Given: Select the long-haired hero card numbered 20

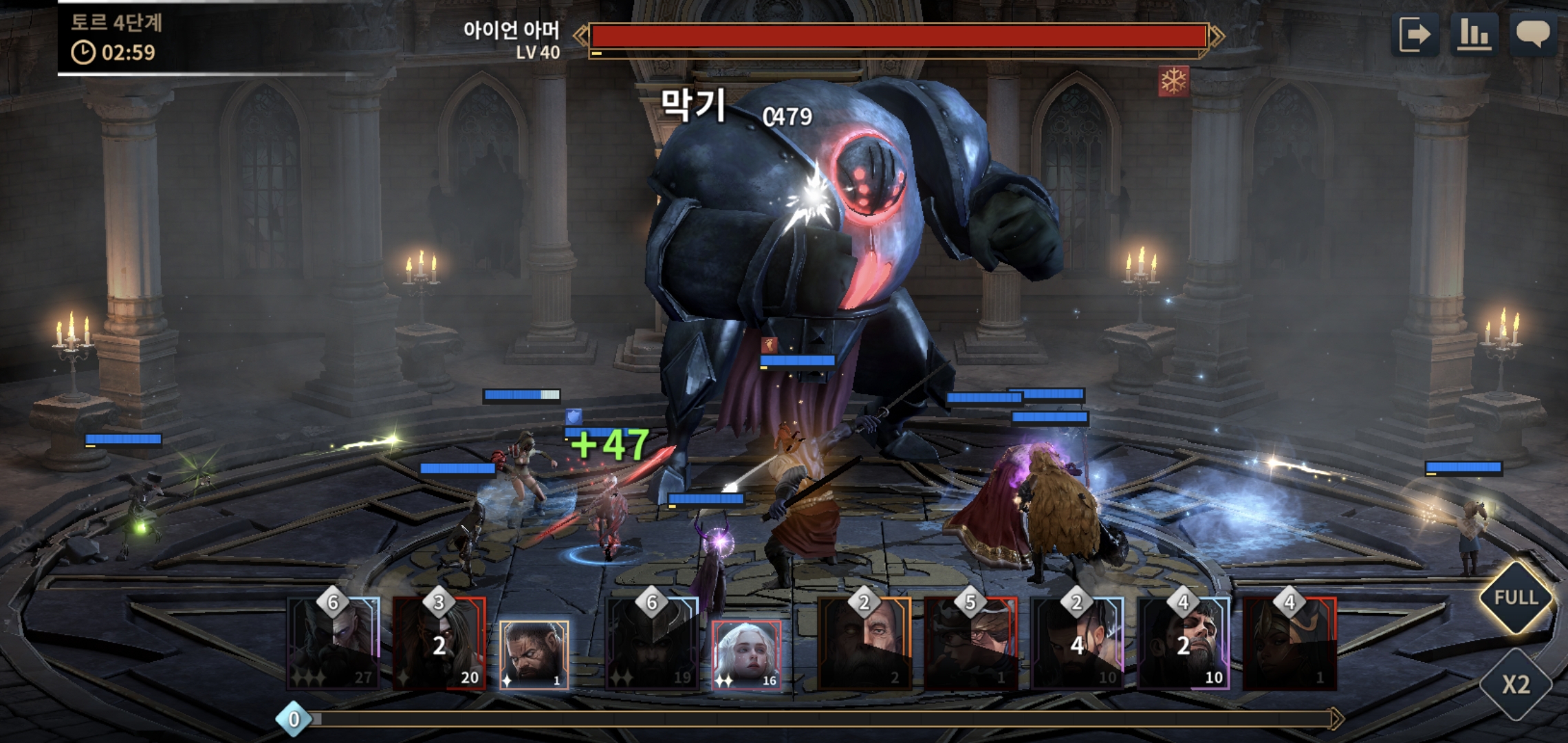Looking at the screenshot, I should point(439,645).
